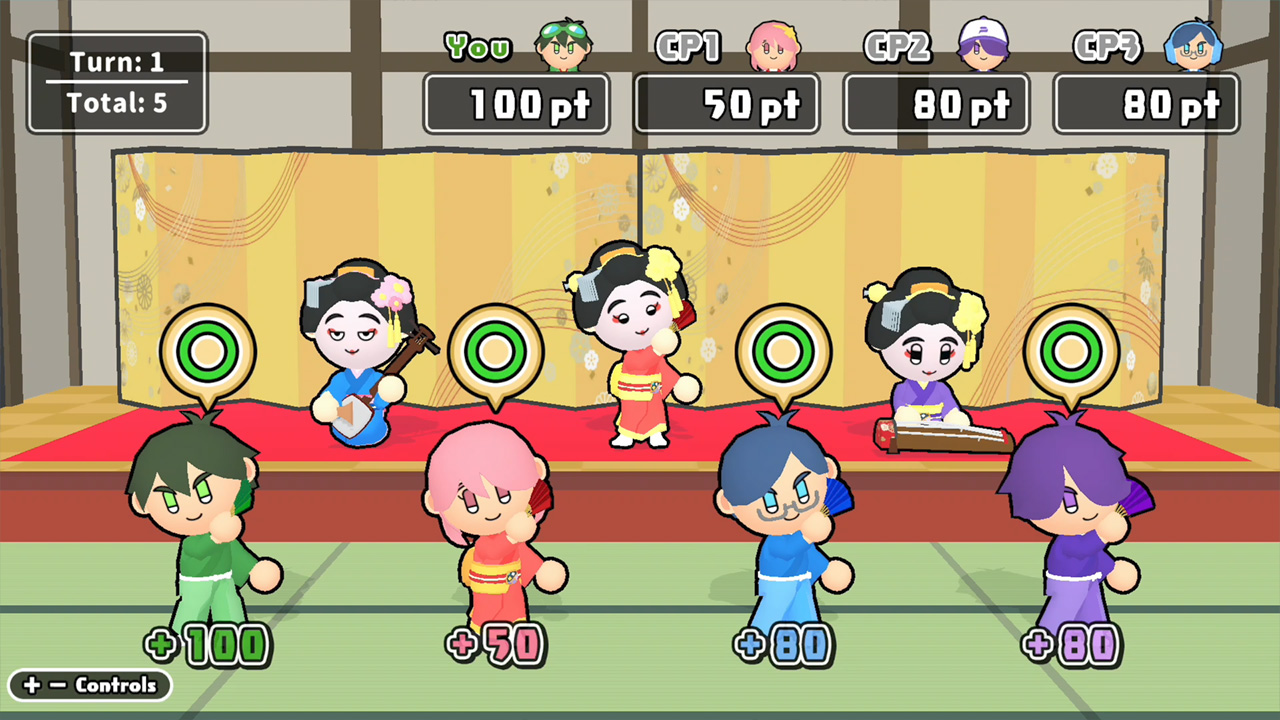The width and height of the screenshot is (1280, 720).
Task: Click your 100 pt score box
Action: click(516, 103)
